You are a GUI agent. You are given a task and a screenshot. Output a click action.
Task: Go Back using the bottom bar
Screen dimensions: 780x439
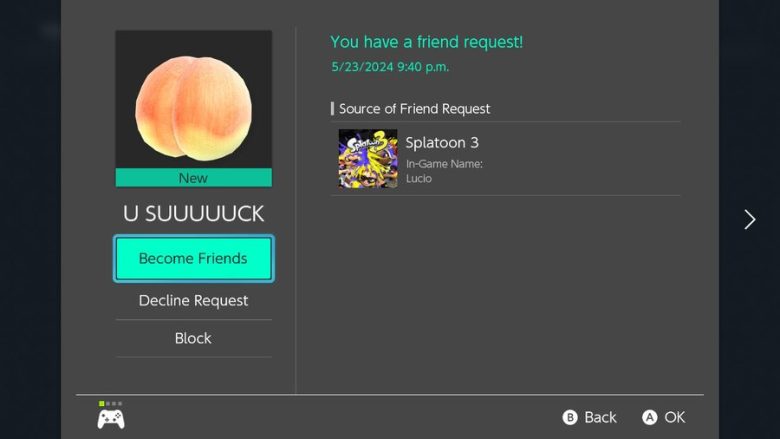pos(590,417)
